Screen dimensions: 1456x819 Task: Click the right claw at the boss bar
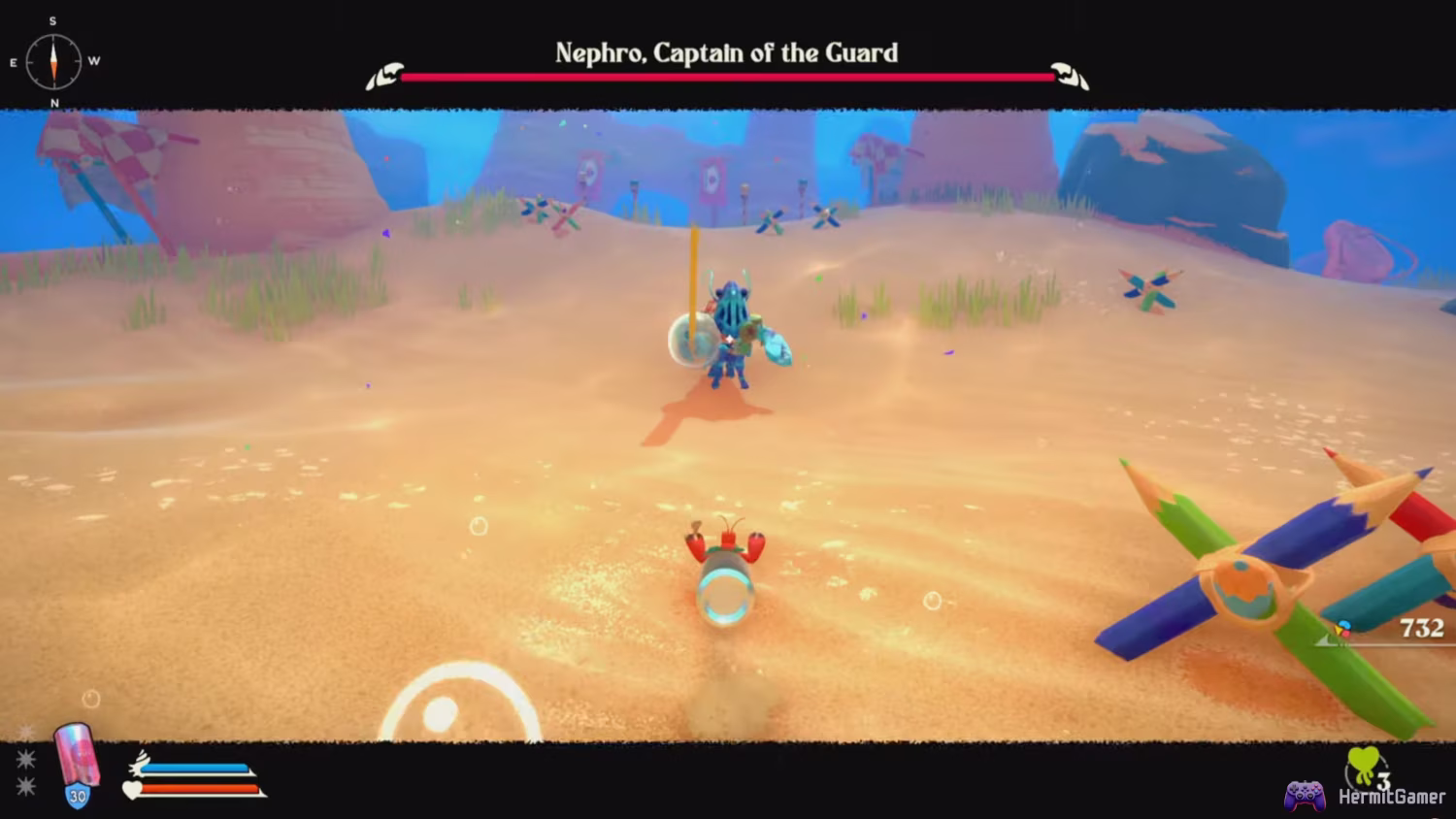[1066, 74]
